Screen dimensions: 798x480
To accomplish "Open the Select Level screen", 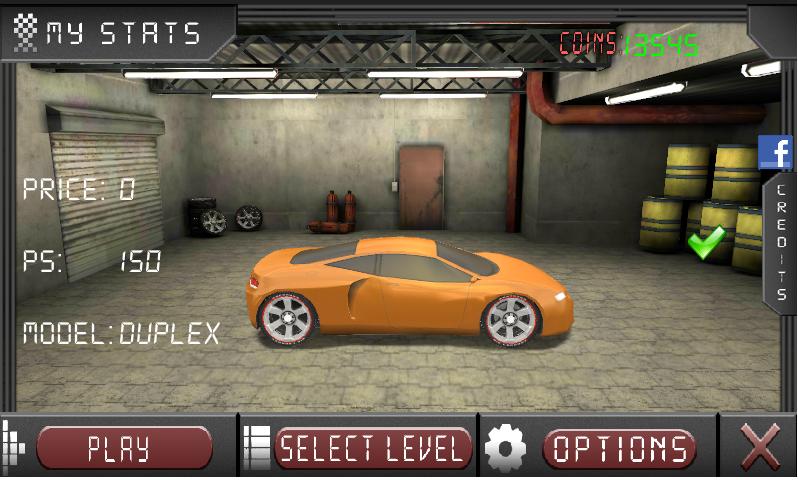I will (x=372, y=448).
